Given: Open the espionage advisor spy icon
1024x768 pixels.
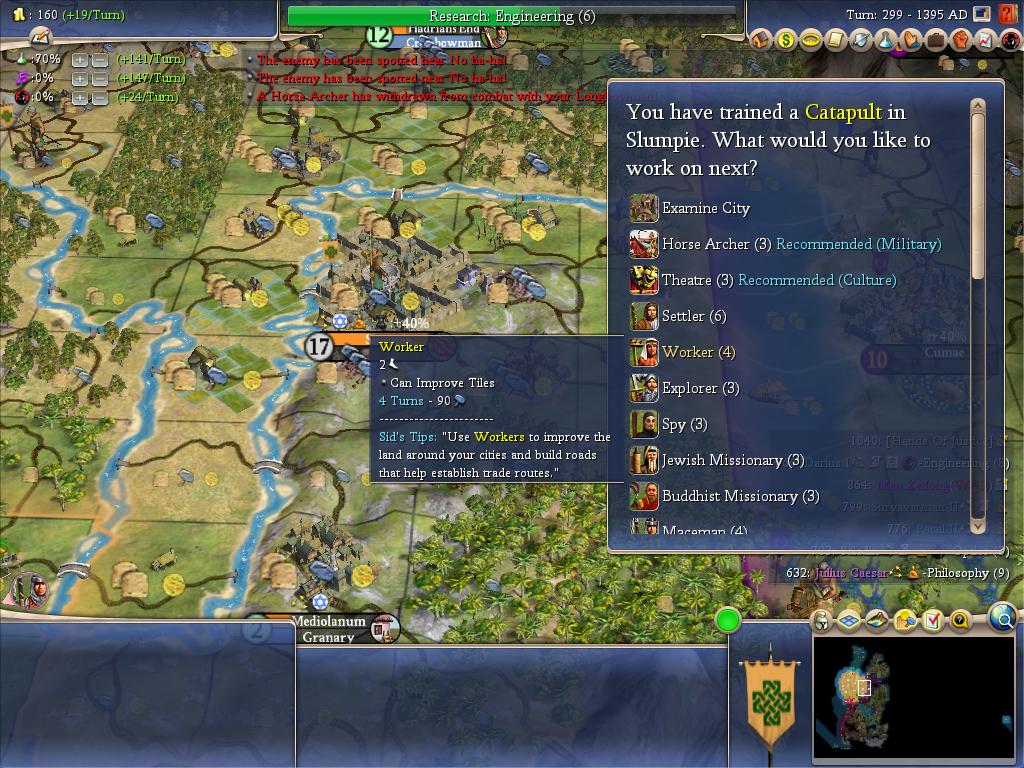Looking at the screenshot, I should point(1011,40).
